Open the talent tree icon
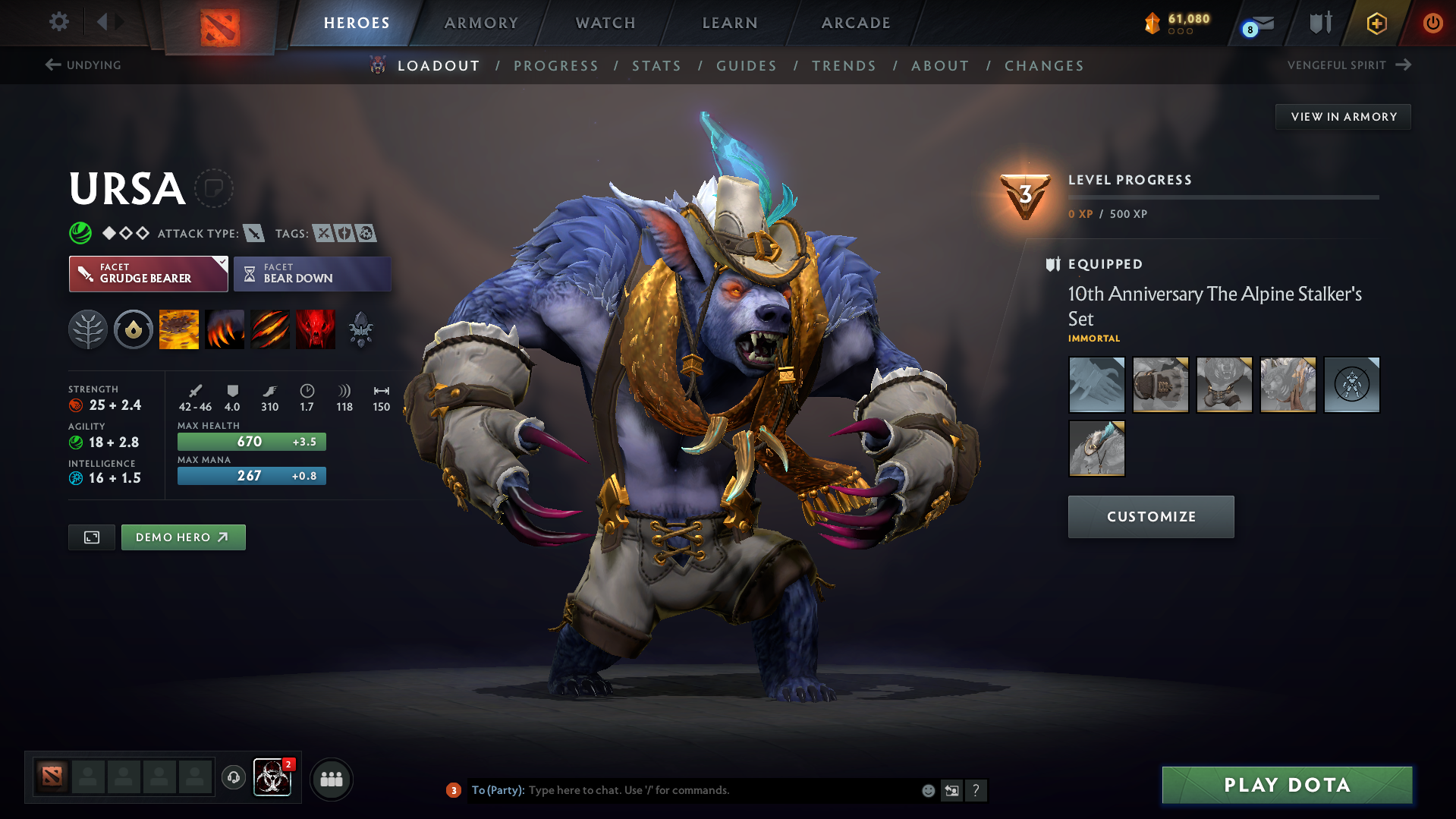 (x=88, y=329)
